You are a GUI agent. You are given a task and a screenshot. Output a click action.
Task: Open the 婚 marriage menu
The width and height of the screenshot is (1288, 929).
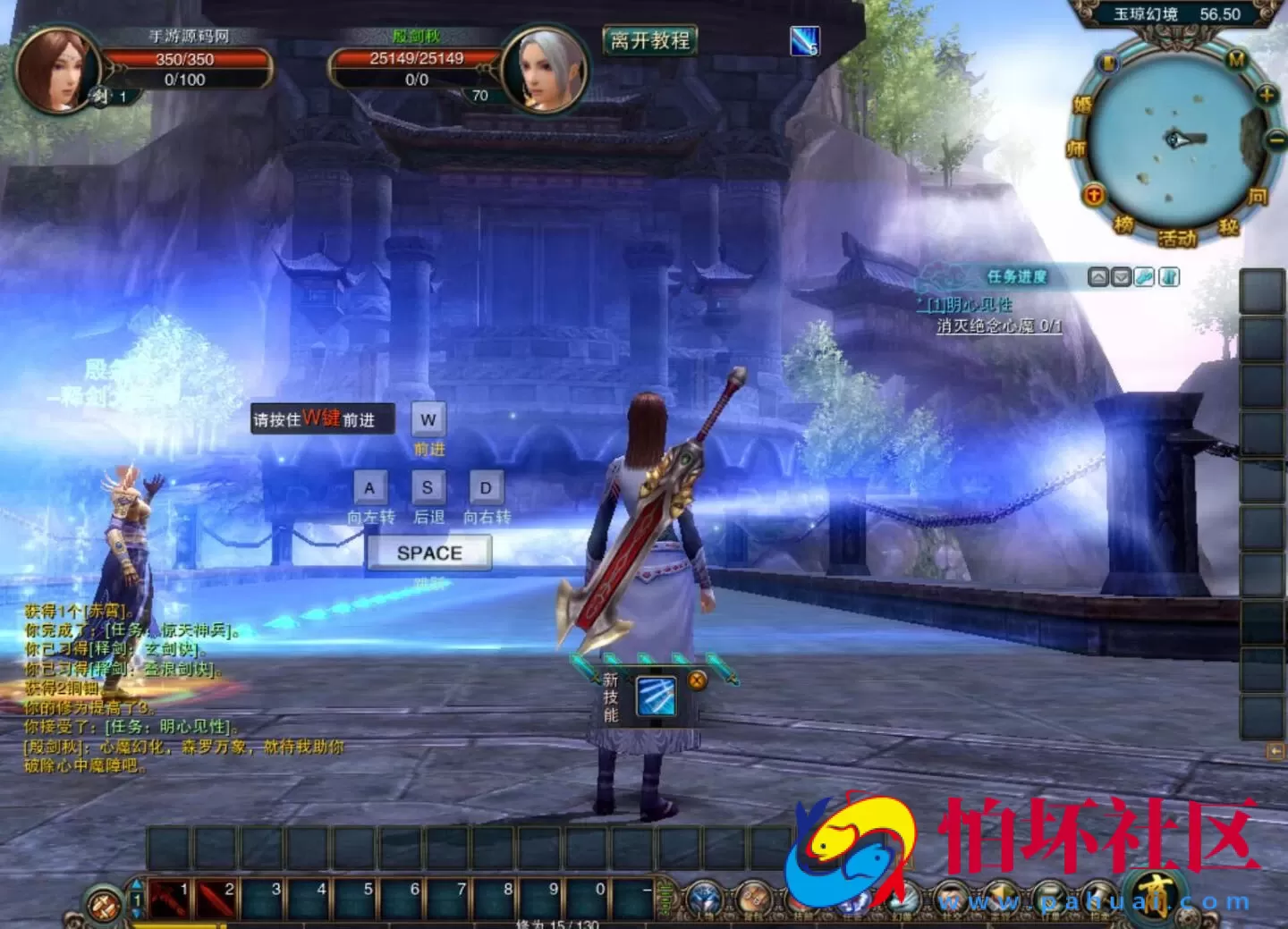click(1082, 106)
